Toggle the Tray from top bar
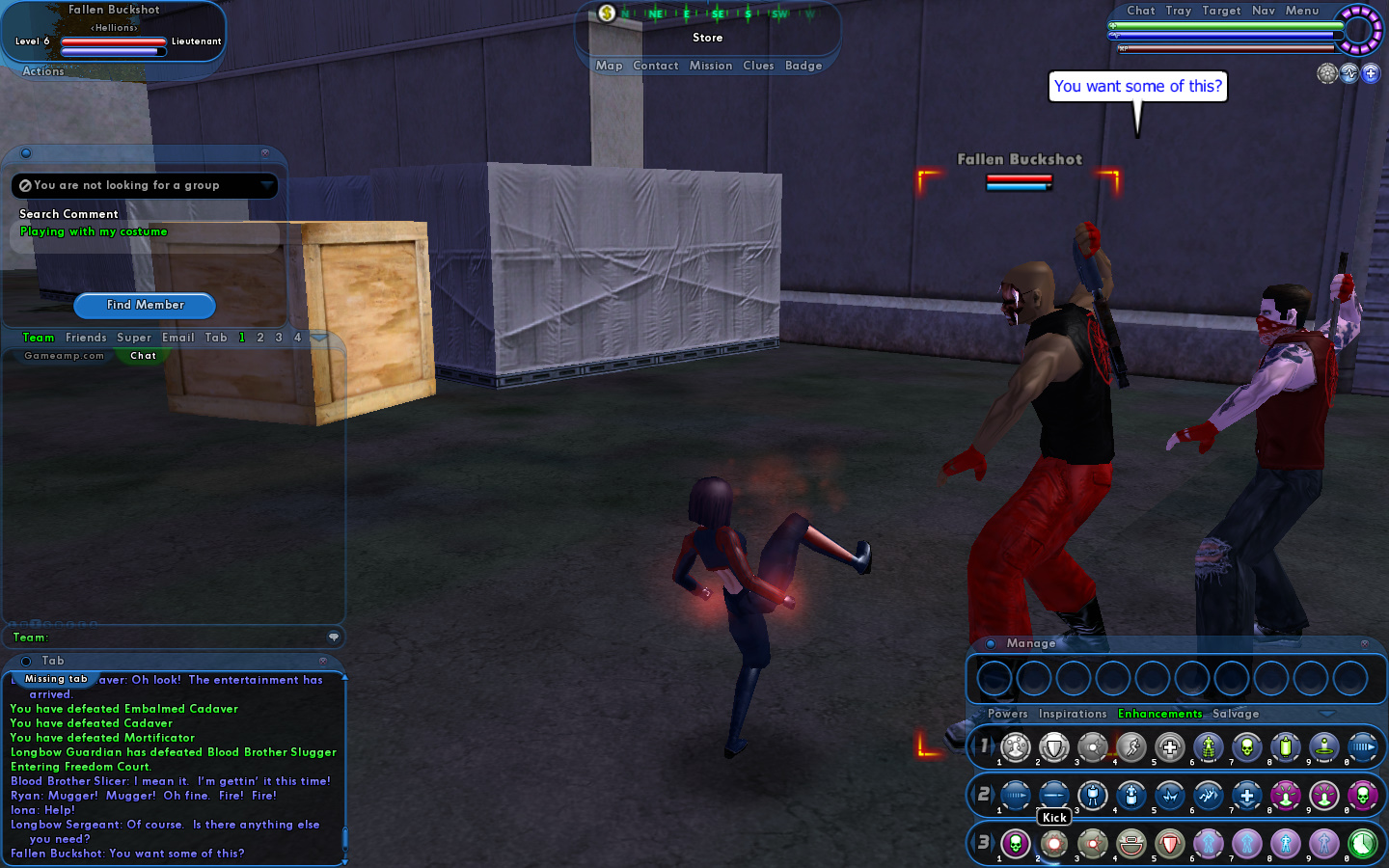This screenshot has height=868, width=1389. coord(1178,11)
